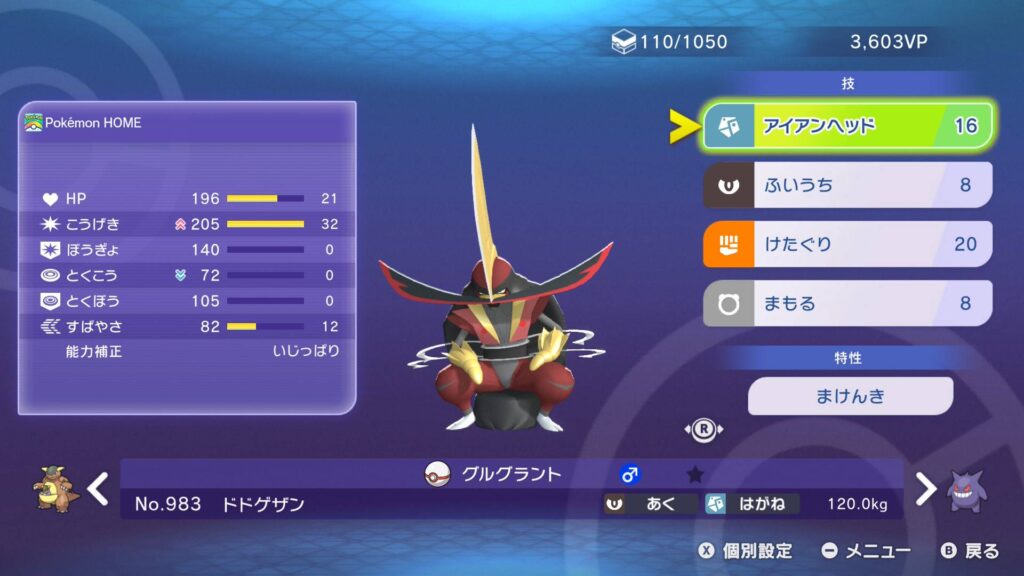Select the Gengar thumbnail

coord(969,489)
